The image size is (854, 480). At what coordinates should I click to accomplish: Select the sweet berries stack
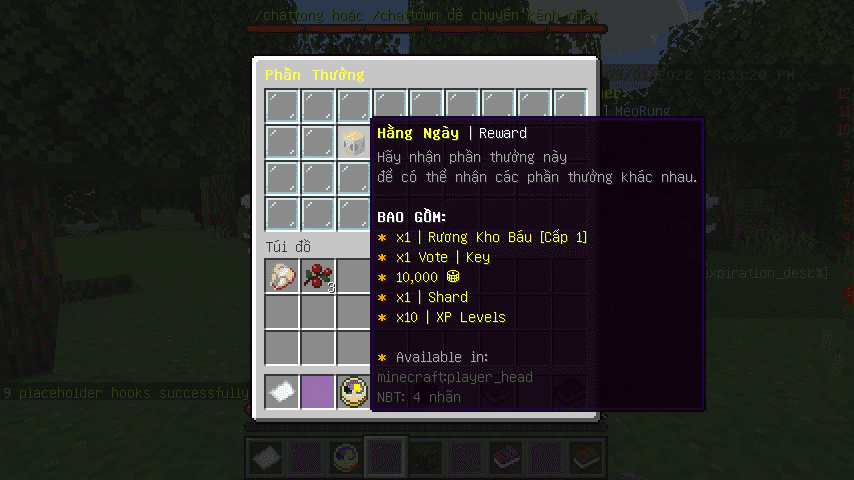click(x=319, y=276)
